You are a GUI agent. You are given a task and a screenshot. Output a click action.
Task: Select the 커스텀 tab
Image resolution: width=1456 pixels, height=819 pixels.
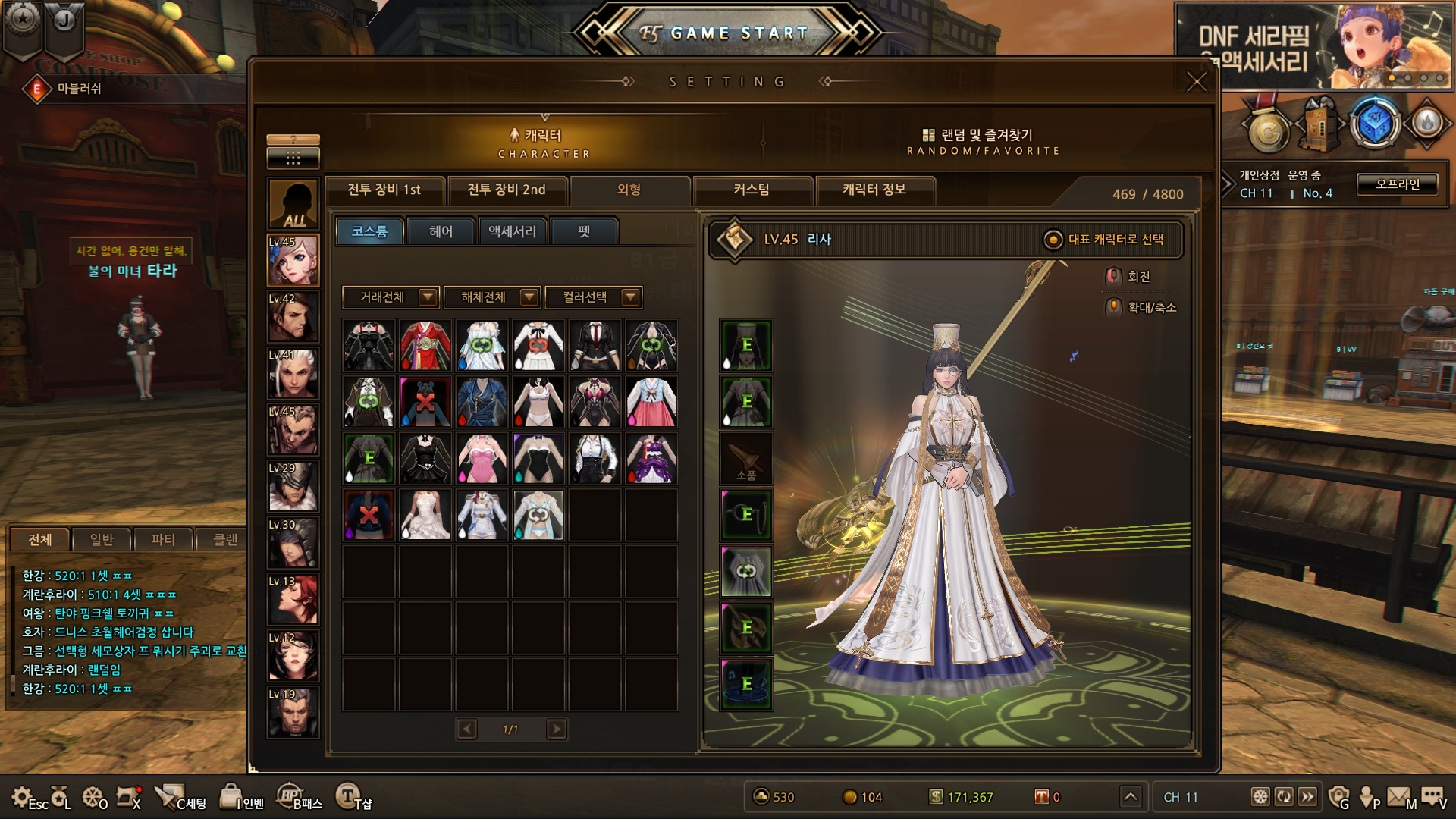click(752, 190)
